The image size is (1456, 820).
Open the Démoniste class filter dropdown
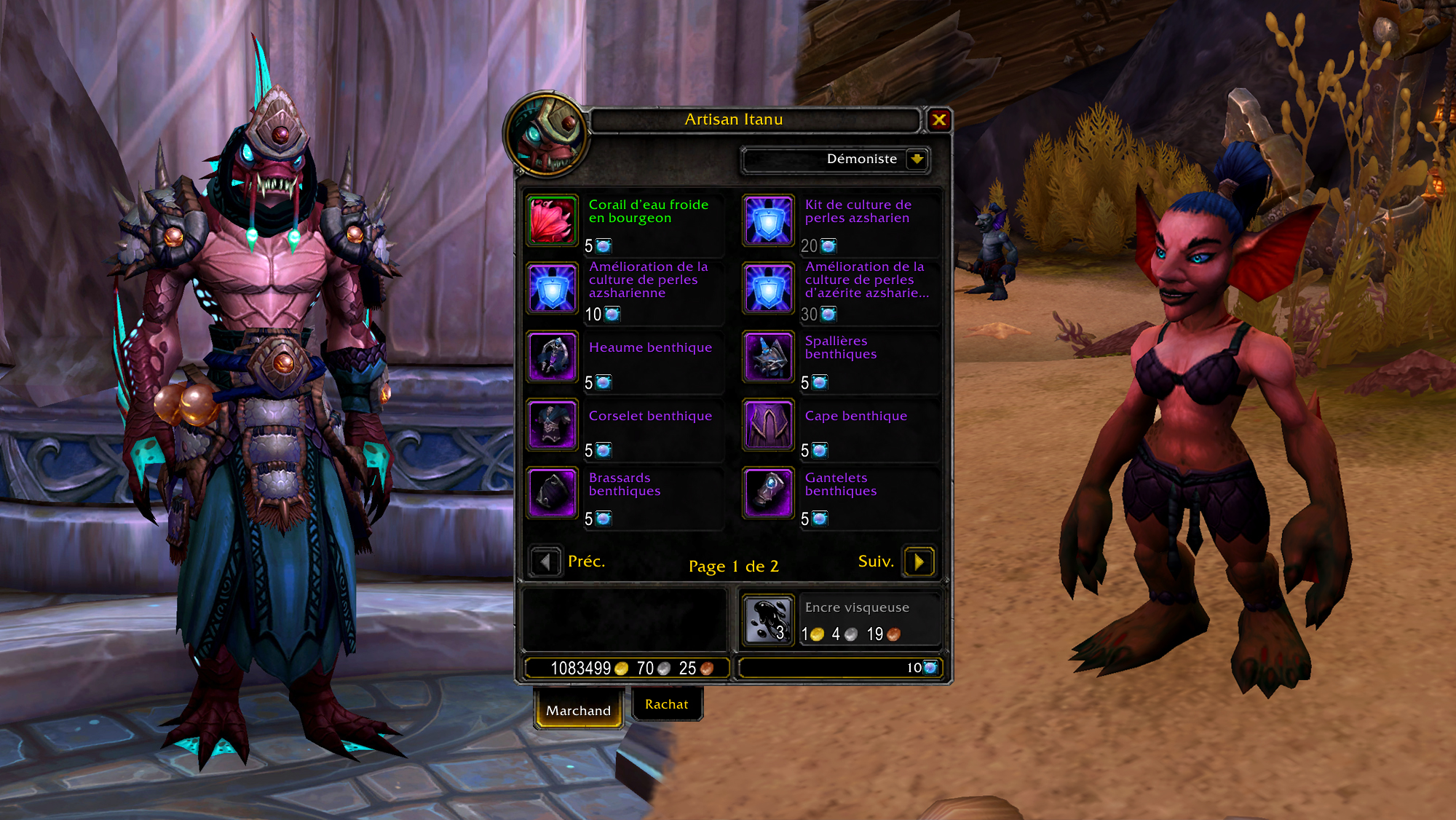(917, 159)
